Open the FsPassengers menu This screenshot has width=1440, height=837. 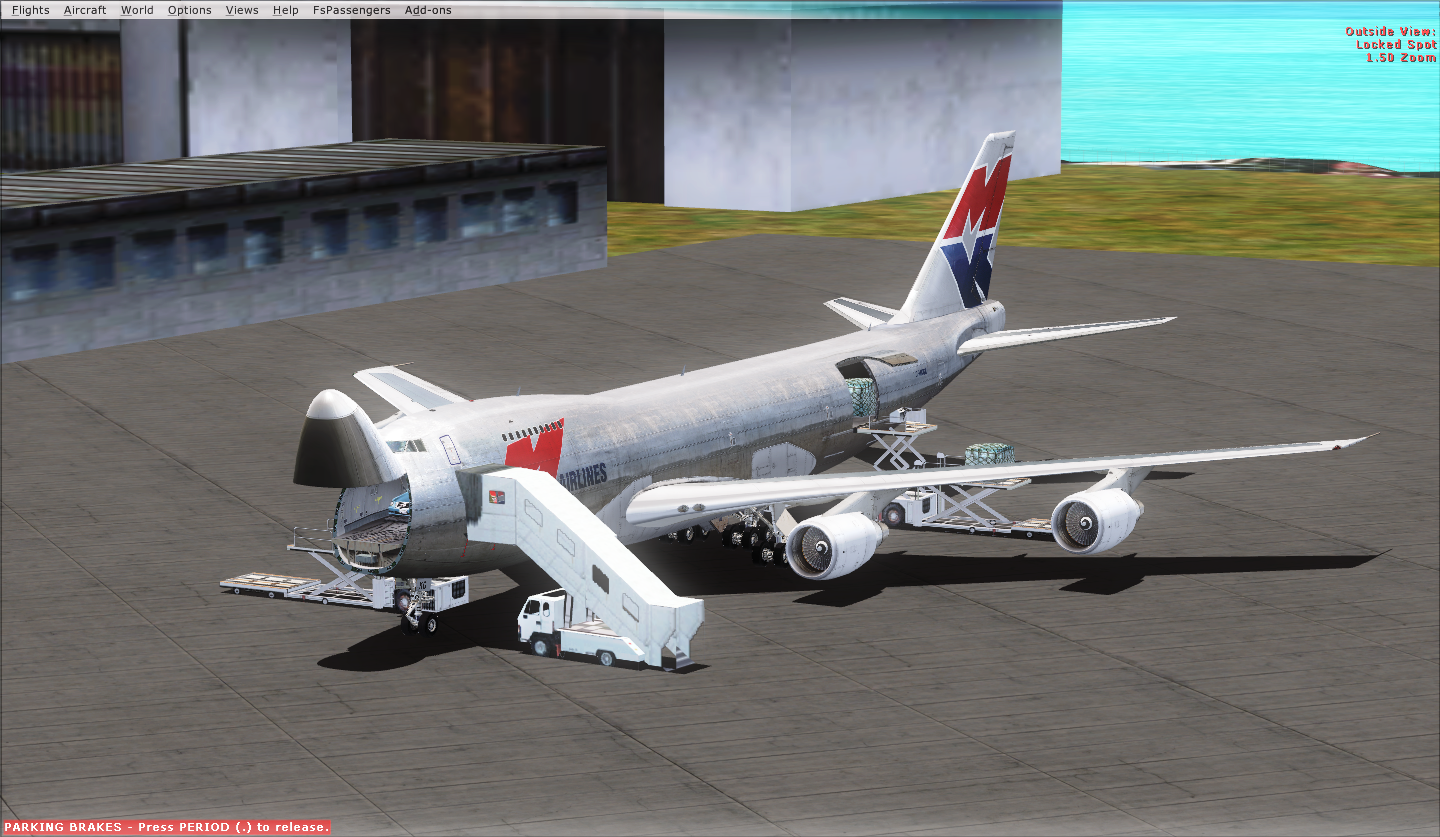point(351,10)
